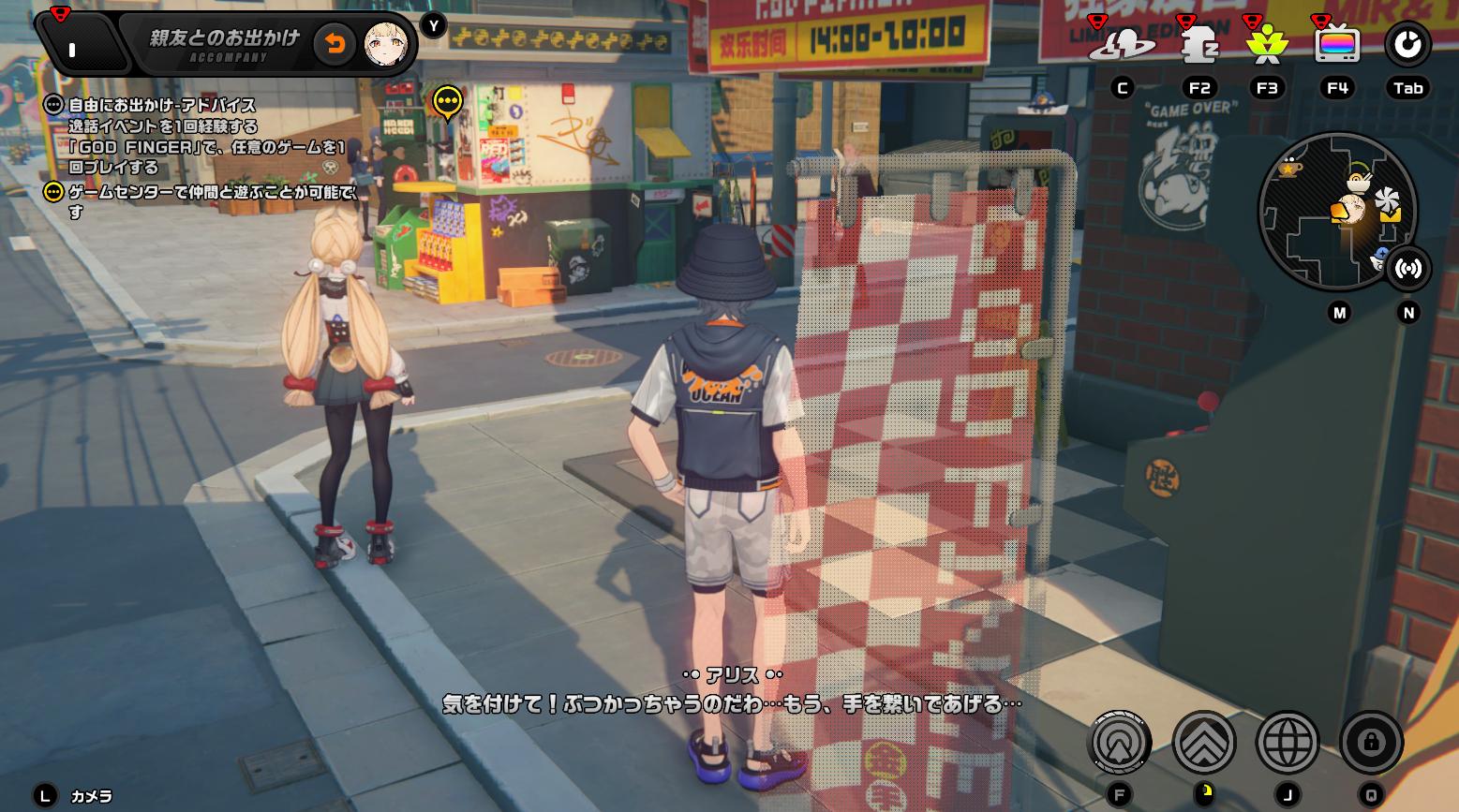The height and width of the screenshot is (812, 1459).
Task: Select the ゲームセンター objective with yellow bubble
Action: coord(211,193)
